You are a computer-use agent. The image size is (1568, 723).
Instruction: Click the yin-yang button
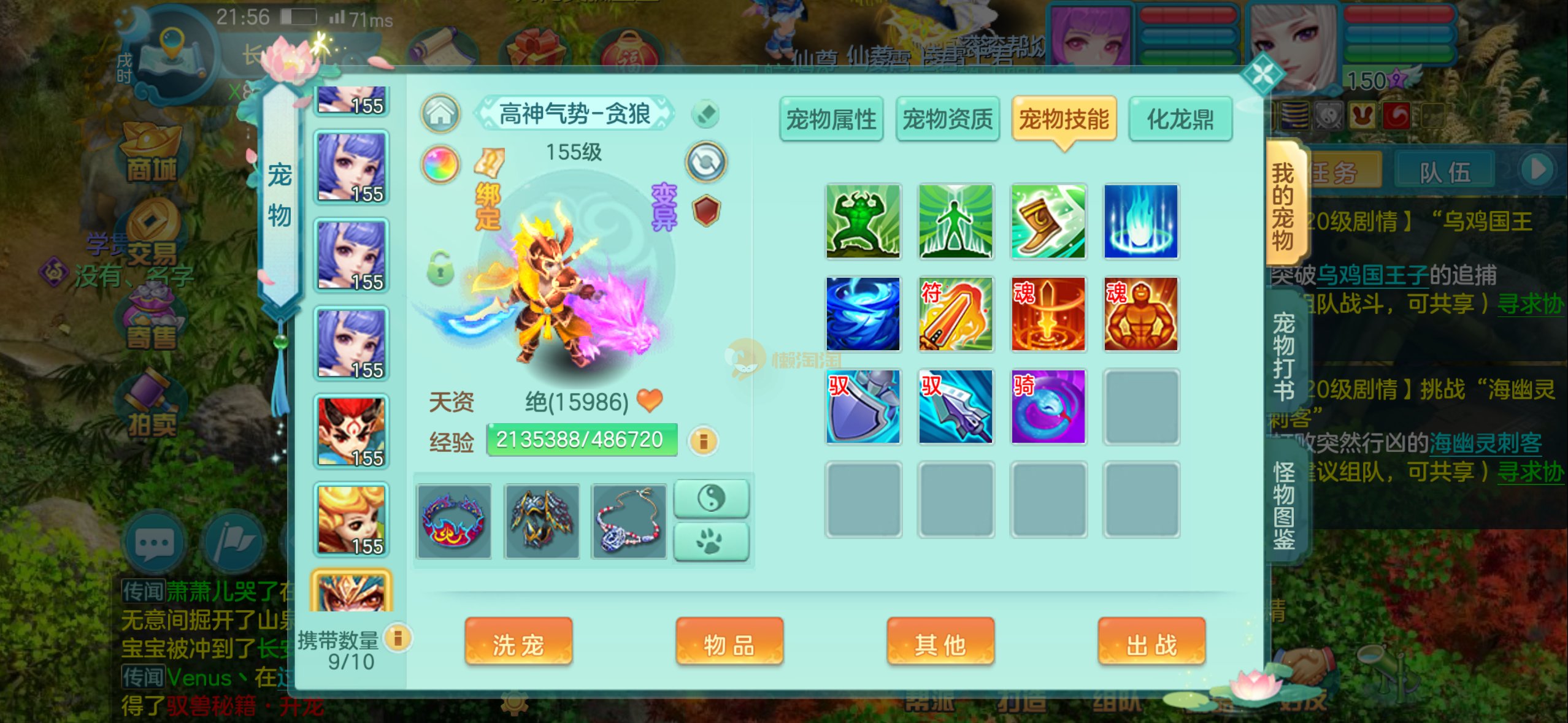(x=711, y=498)
